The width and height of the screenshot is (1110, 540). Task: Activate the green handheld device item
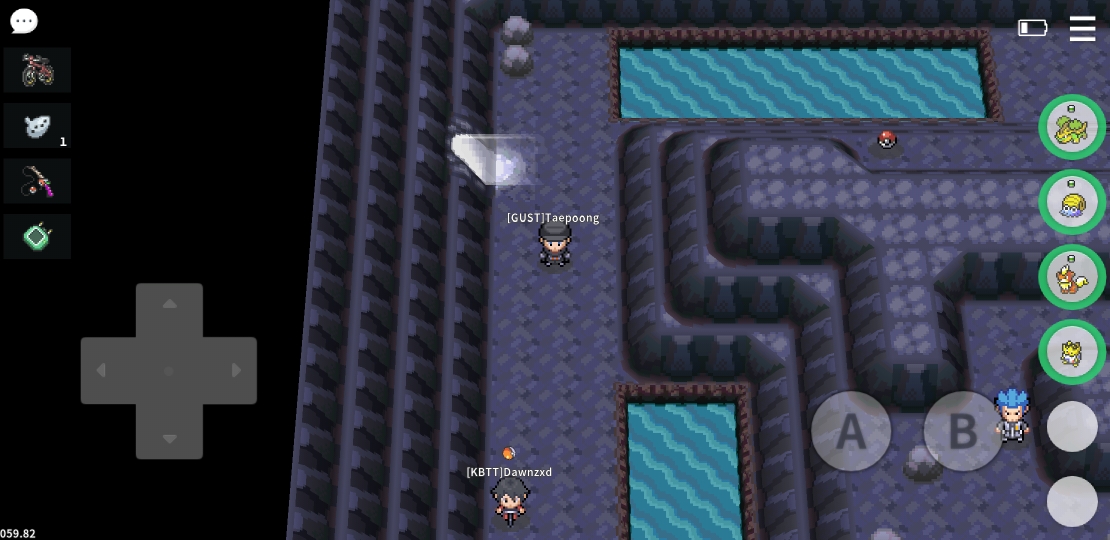[x=37, y=237]
